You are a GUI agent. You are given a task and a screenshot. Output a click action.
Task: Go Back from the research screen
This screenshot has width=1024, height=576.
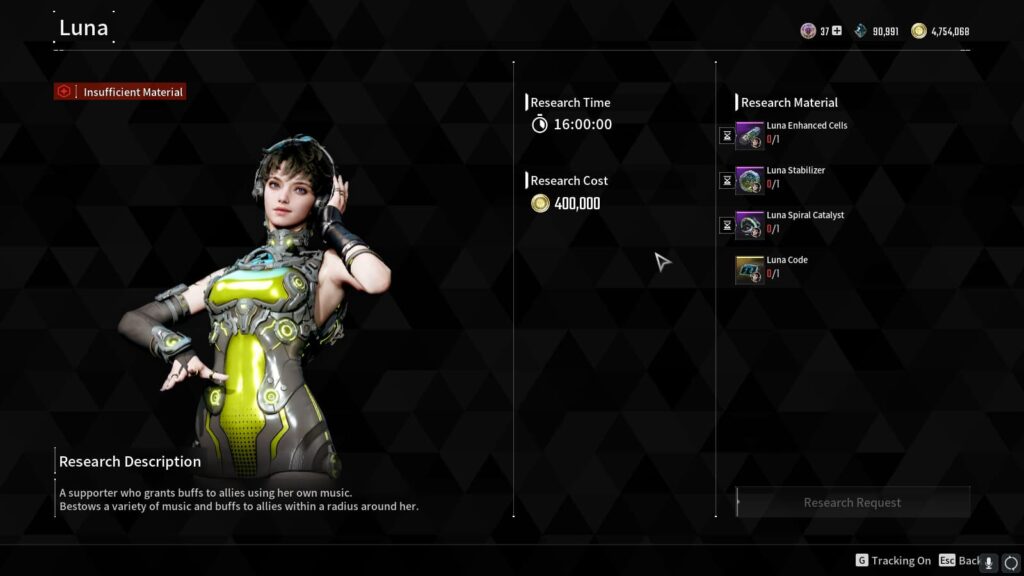(959, 561)
